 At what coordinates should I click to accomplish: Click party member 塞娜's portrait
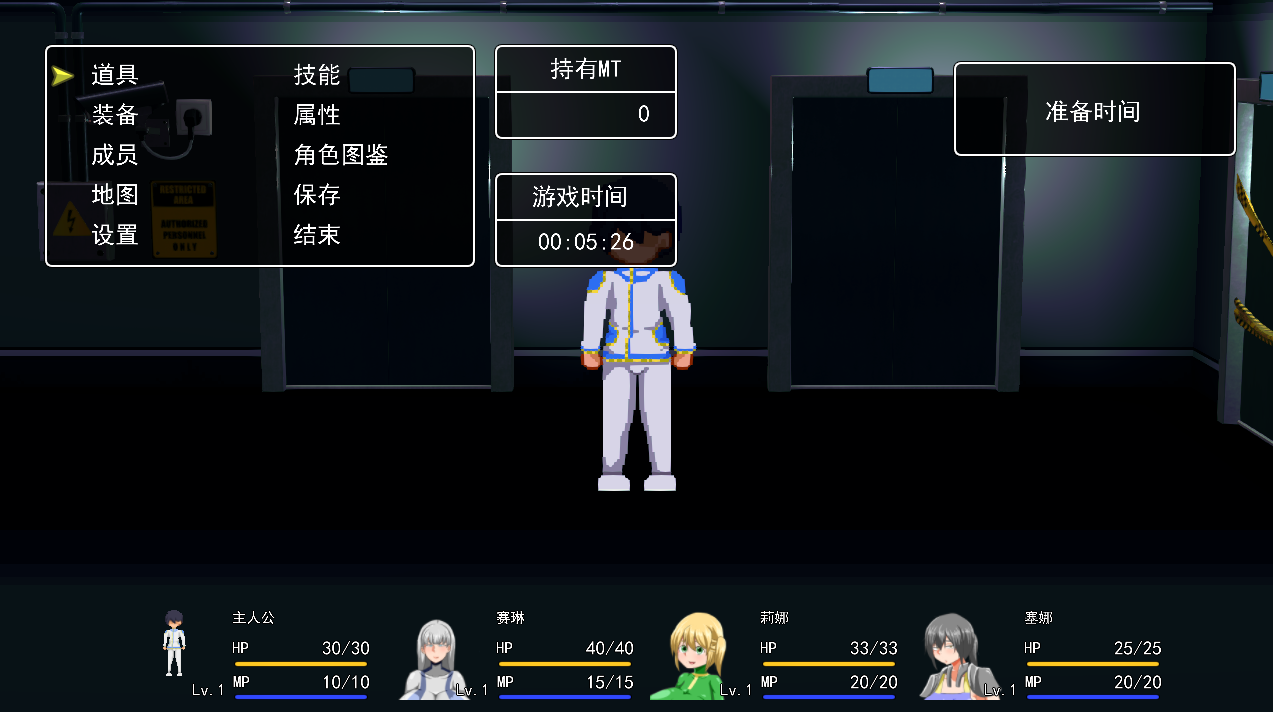953,657
